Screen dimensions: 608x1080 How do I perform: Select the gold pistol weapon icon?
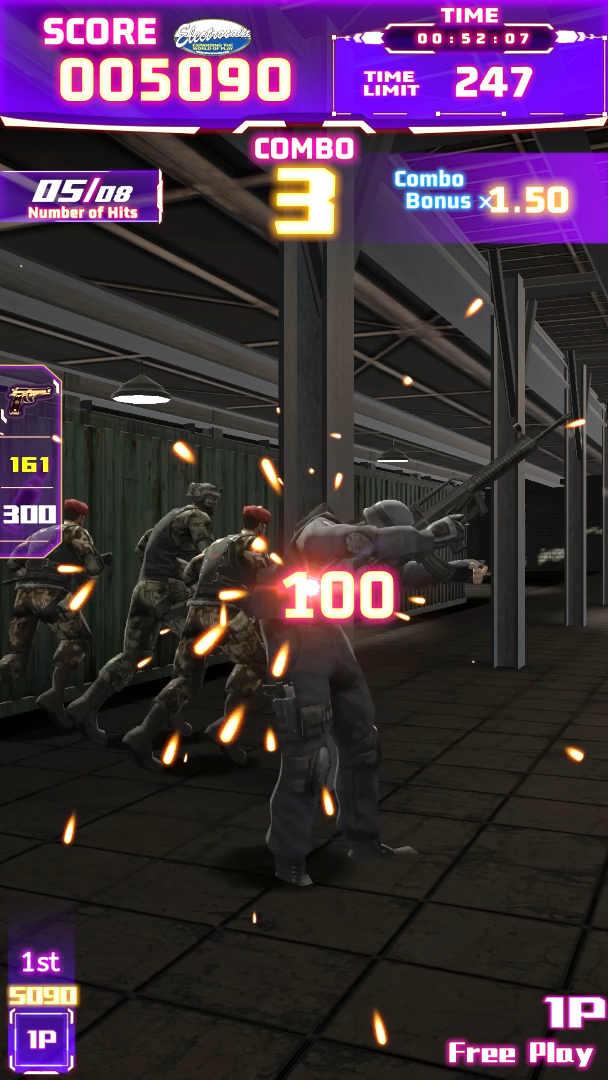click(29, 400)
